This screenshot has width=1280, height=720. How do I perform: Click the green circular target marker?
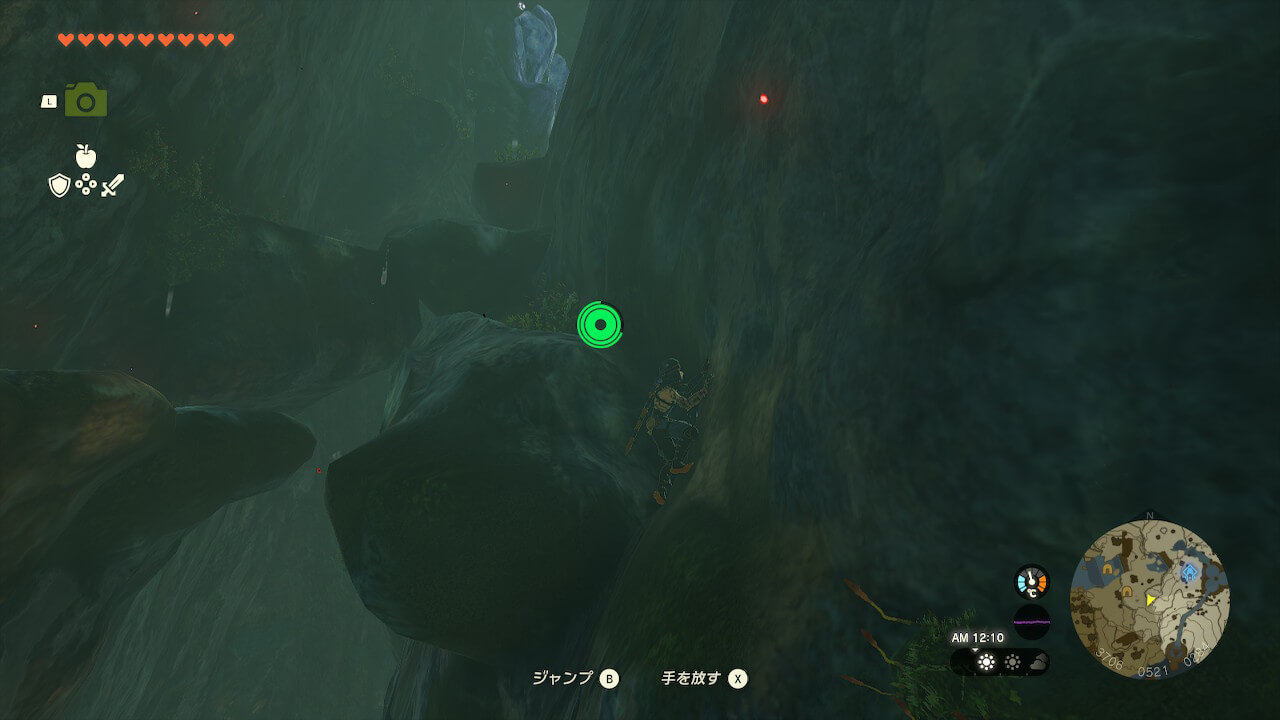(x=599, y=325)
